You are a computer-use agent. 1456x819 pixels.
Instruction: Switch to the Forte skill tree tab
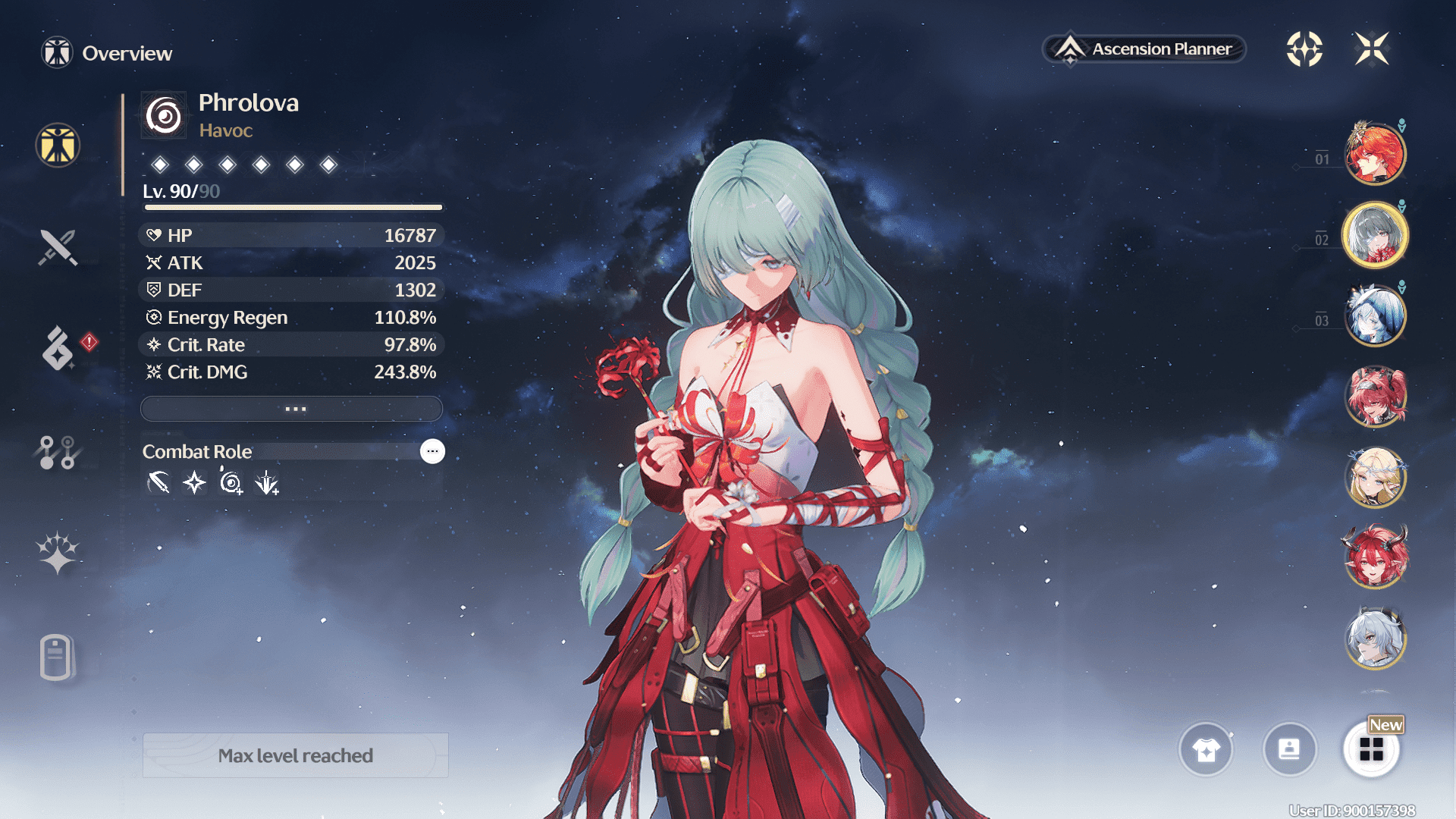58,452
